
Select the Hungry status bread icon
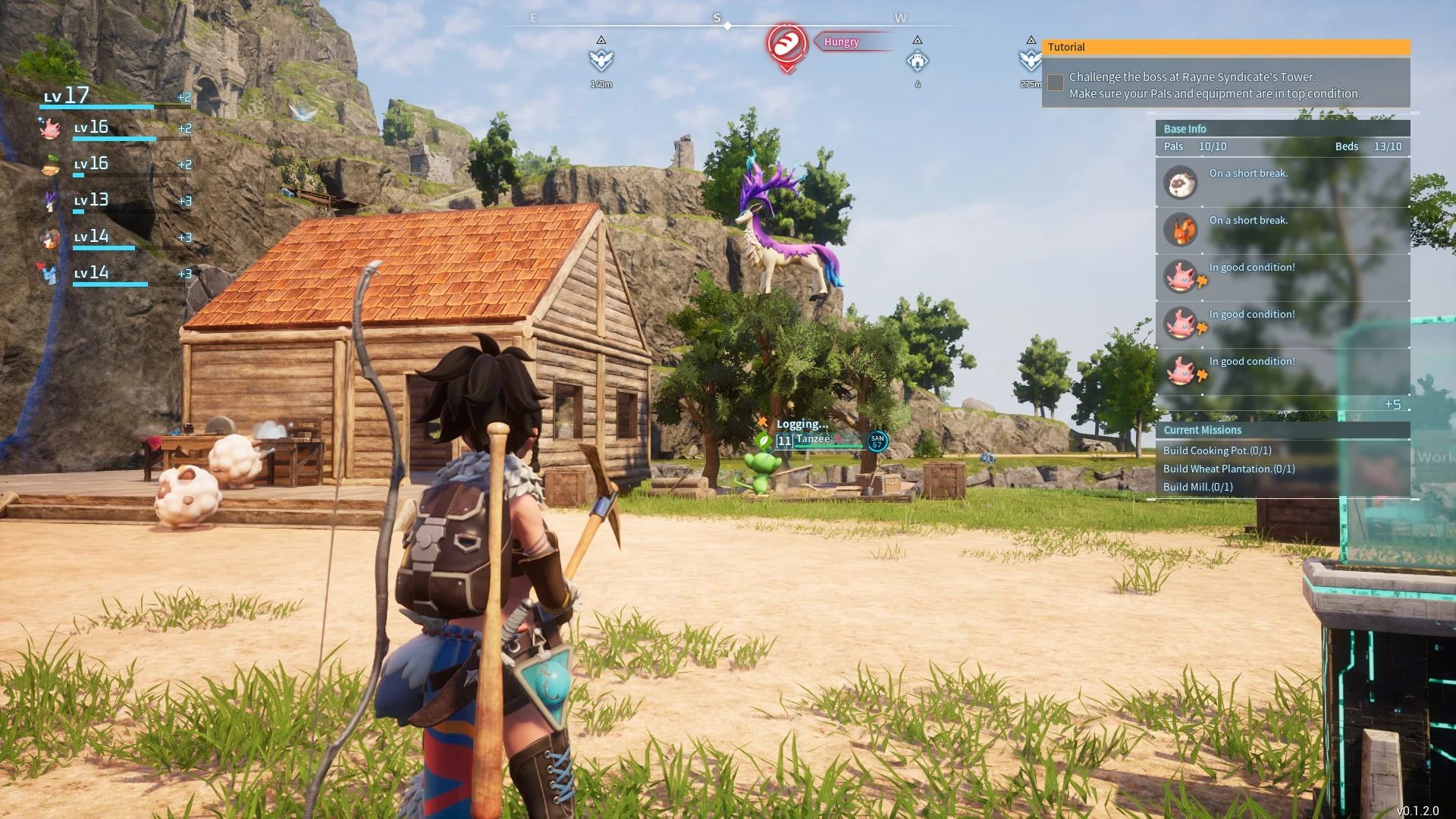pyautogui.click(x=786, y=43)
